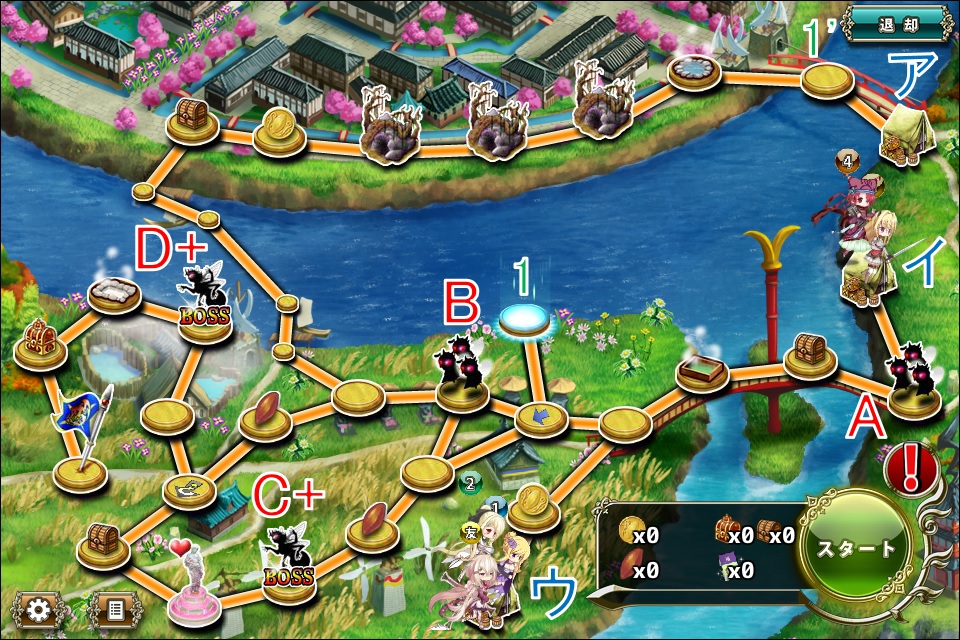Image resolution: width=960 pixels, height=640 pixels.
Task: Open settings with the gear icon
Action: (39, 609)
